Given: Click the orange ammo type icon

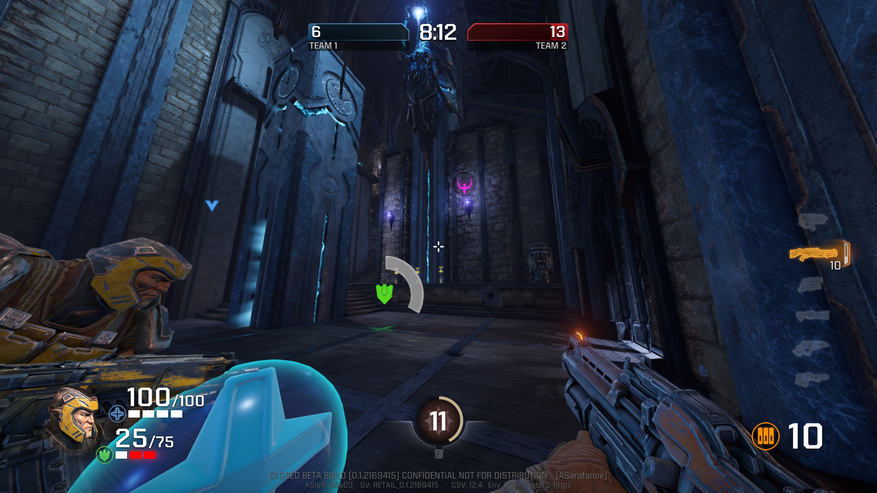Looking at the screenshot, I should coord(765,435).
